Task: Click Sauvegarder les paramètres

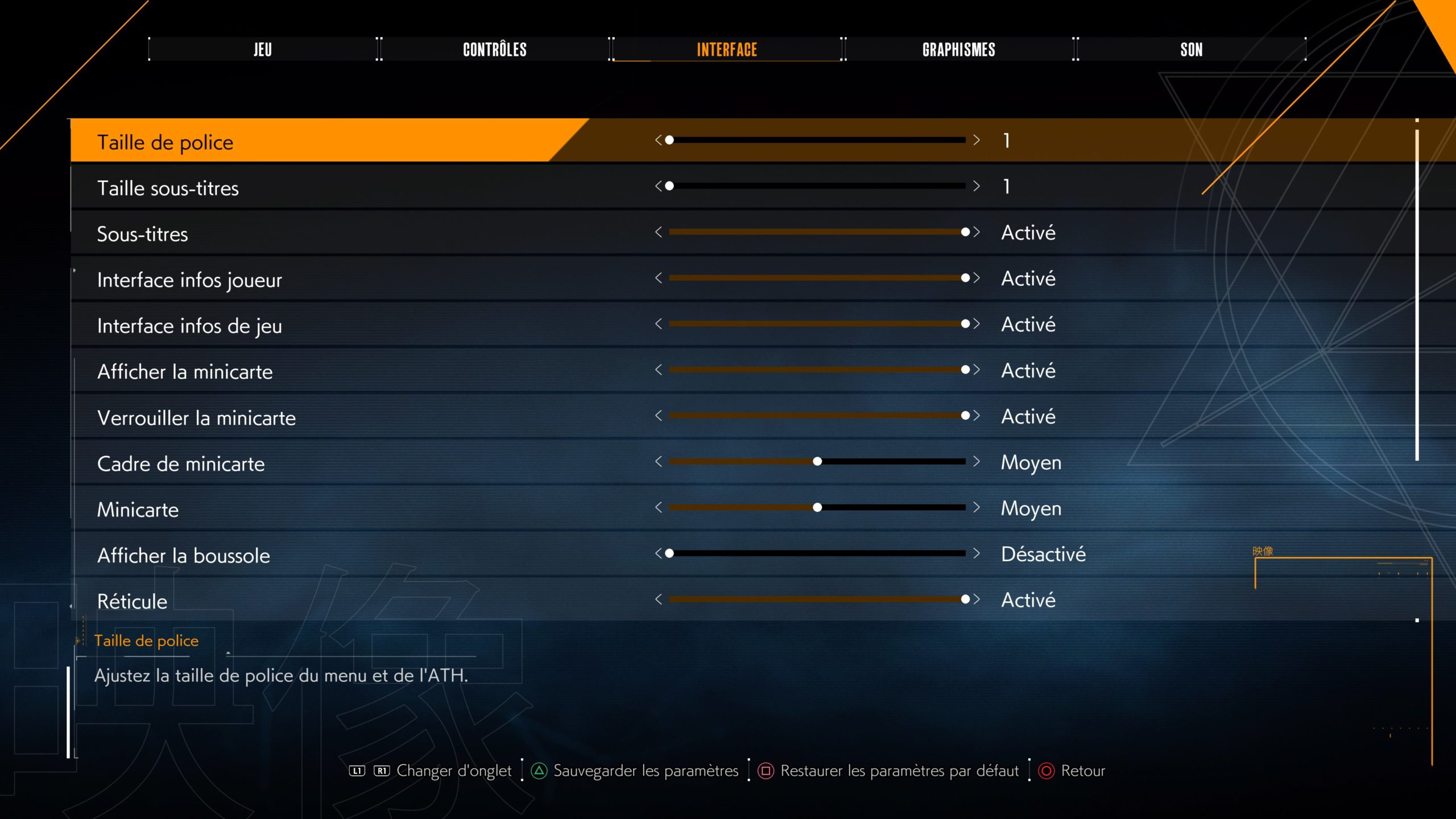Action: 645,771
